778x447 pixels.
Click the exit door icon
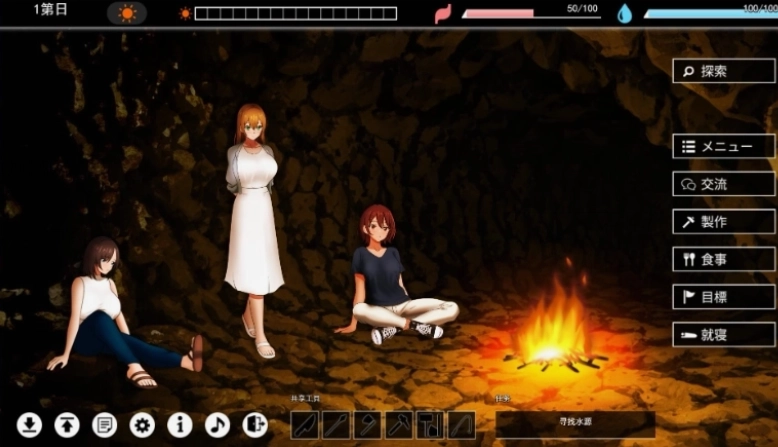click(255, 425)
